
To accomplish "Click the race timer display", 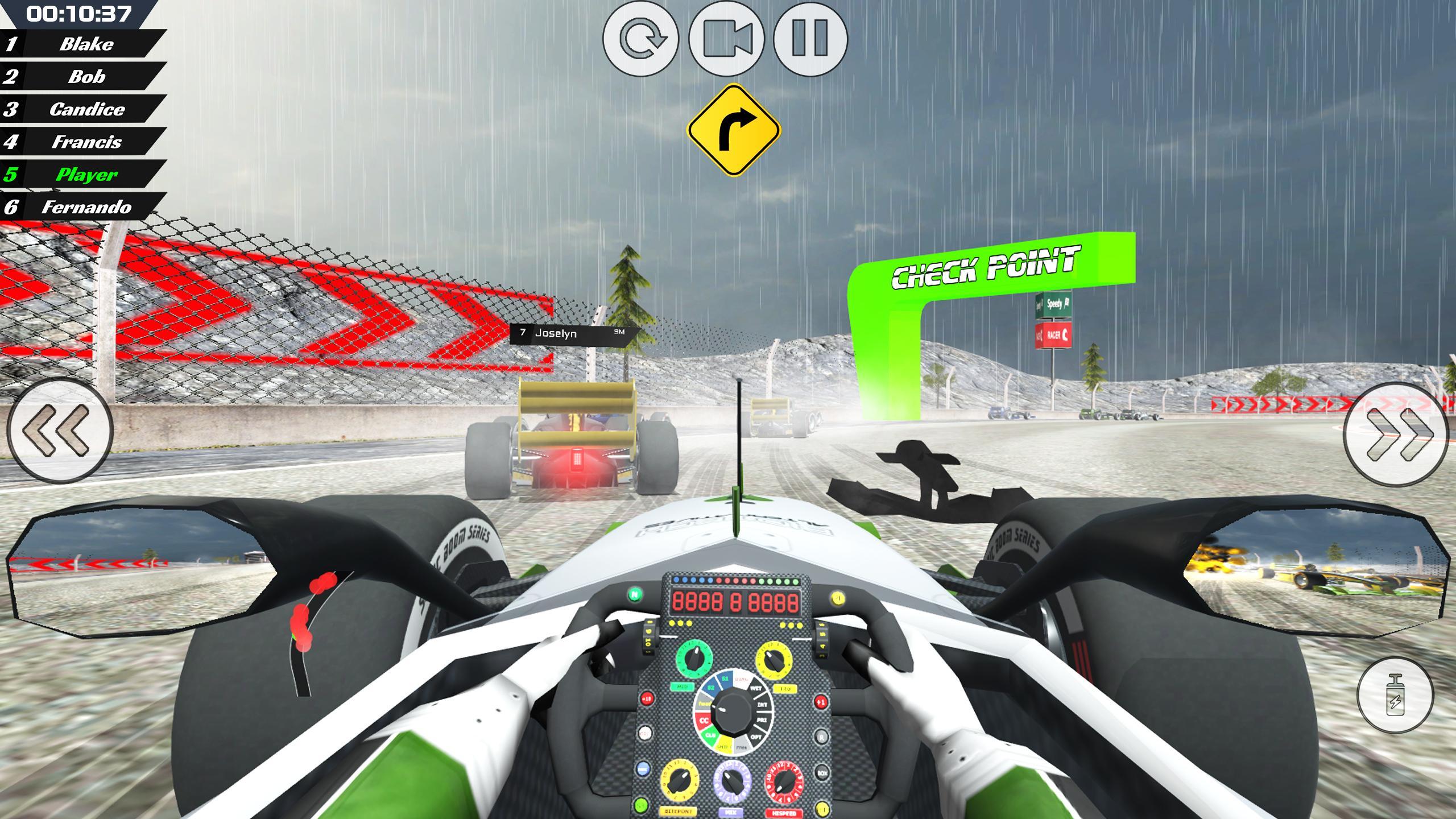I will click(x=80, y=13).
